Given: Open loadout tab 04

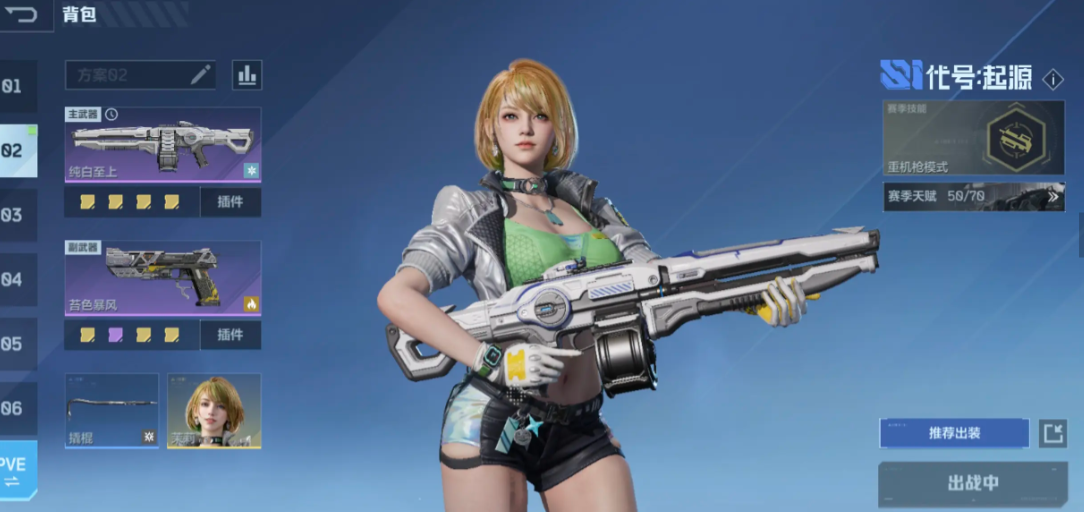Looking at the screenshot, I should [14, 280].
